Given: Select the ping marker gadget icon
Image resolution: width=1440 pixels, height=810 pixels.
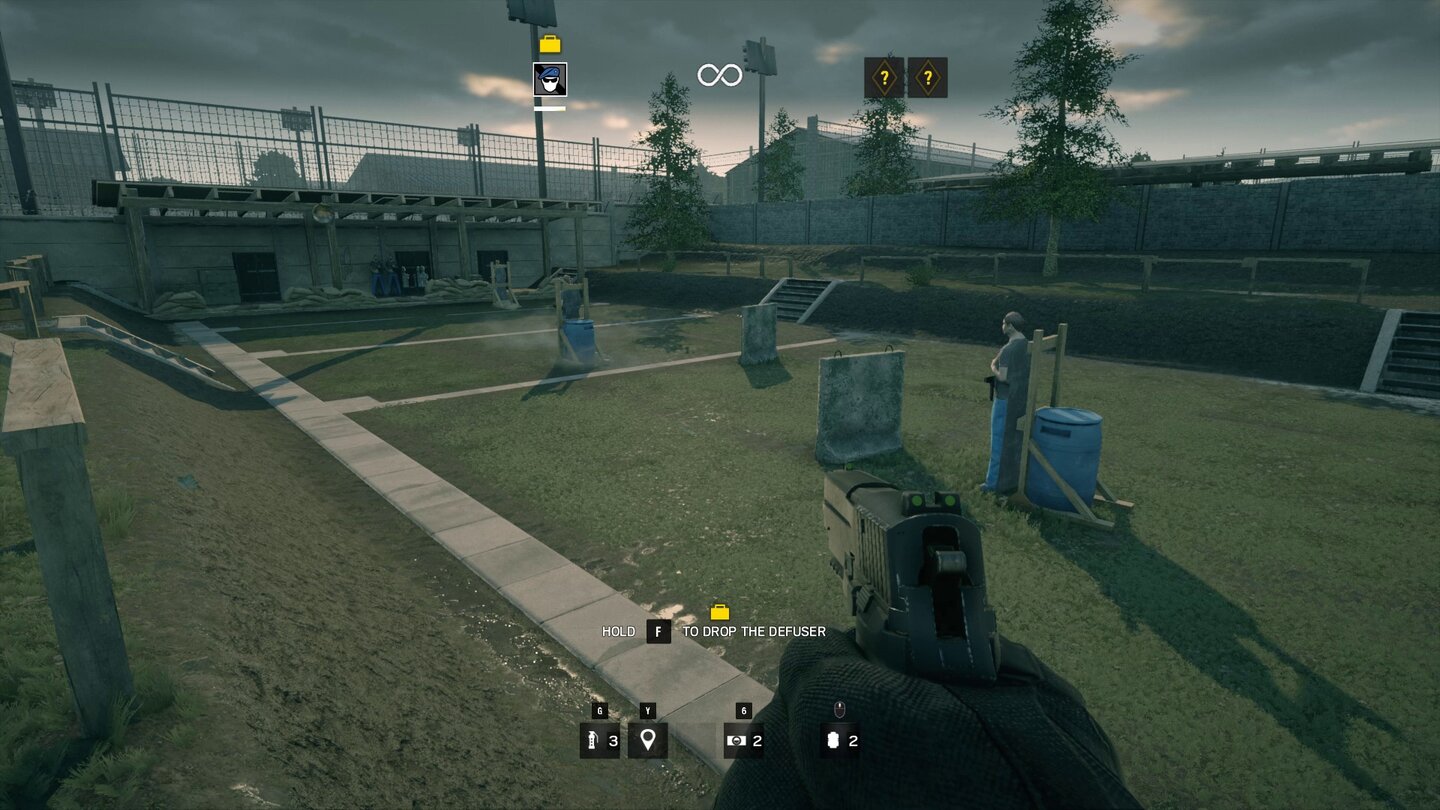Looking at the screenshot, I should tap(646, 741).
